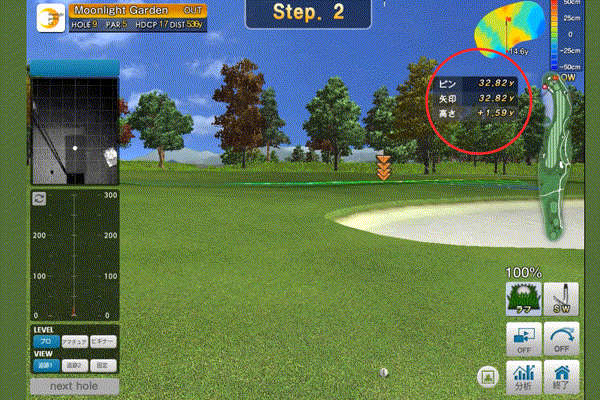Toggle the ball trajectory arc OFF button
Screen dimensions: 600x400
560,337
